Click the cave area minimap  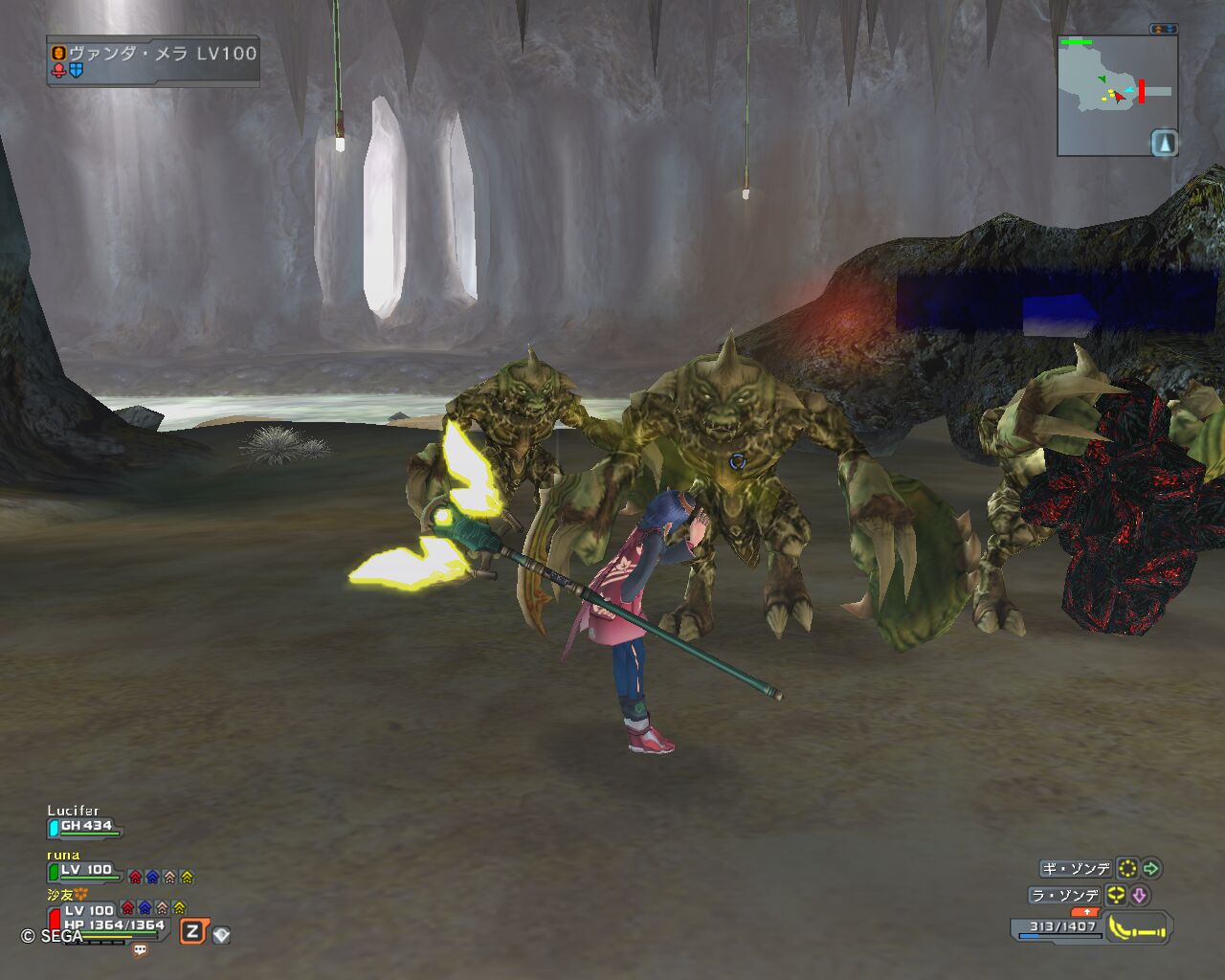coord(1110,94)
